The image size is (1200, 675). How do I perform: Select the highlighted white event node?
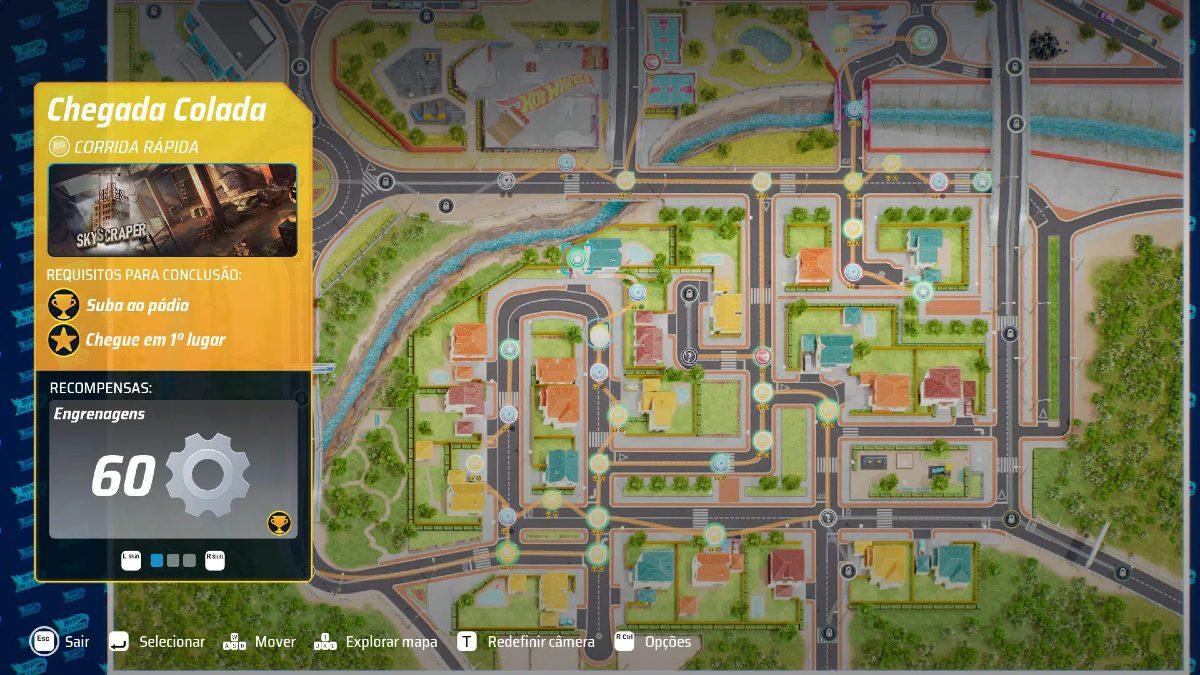coord(599,334)
